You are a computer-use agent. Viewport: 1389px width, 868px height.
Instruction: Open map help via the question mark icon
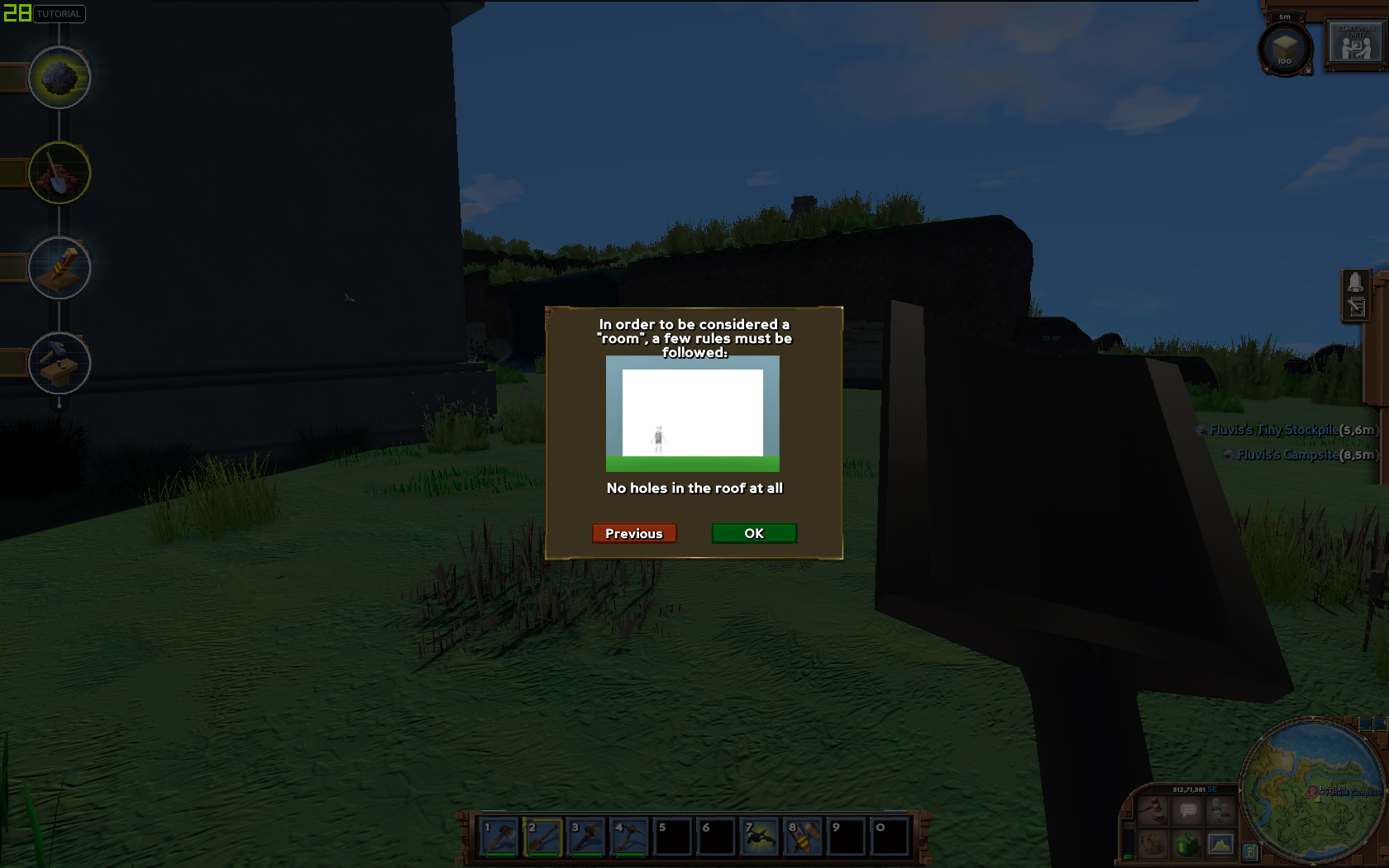coord(1248,851)
